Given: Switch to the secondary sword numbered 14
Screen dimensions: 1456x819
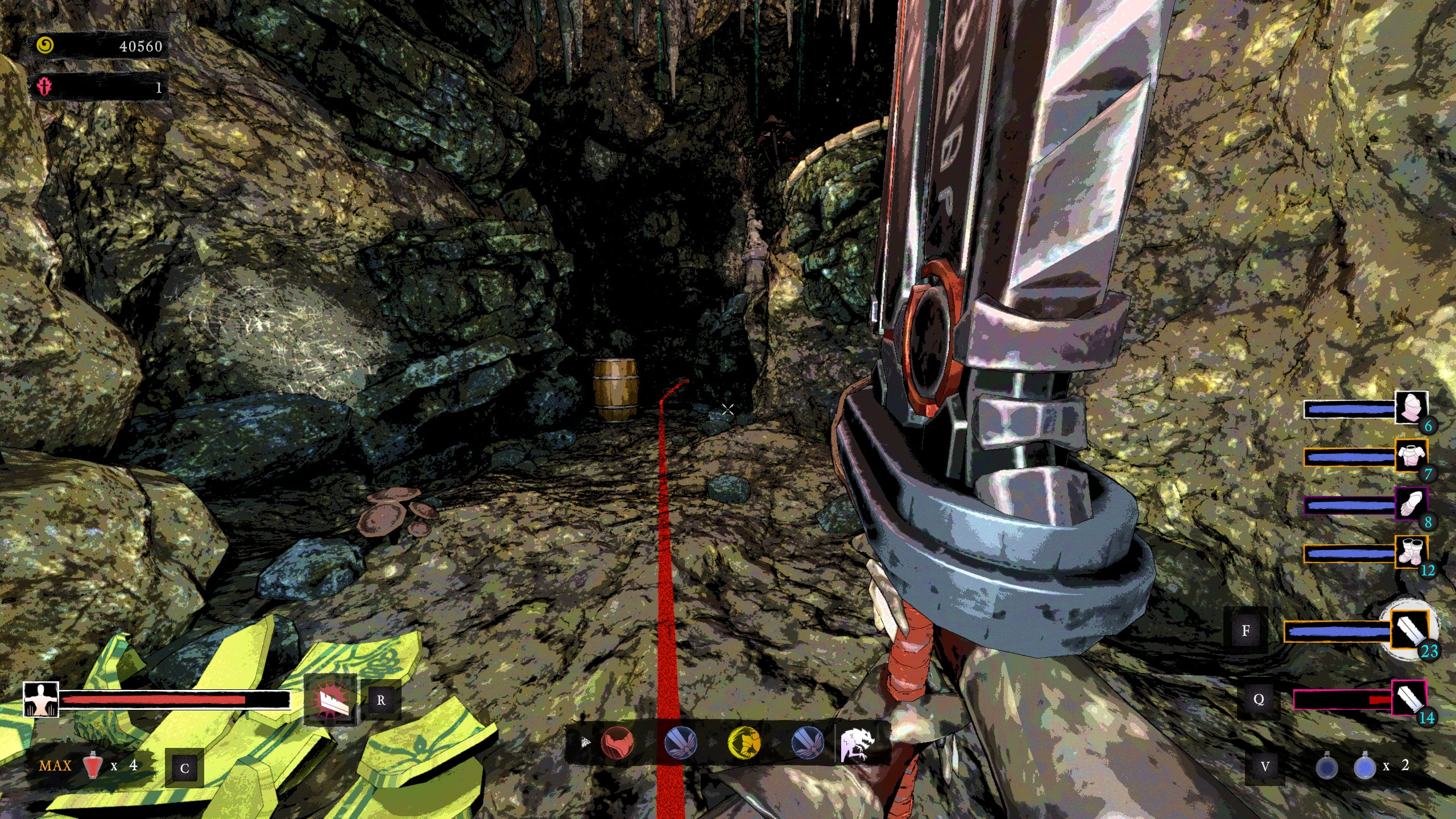Looking at the screenshot, I should pyautogui.click(x=1409, y=697).
